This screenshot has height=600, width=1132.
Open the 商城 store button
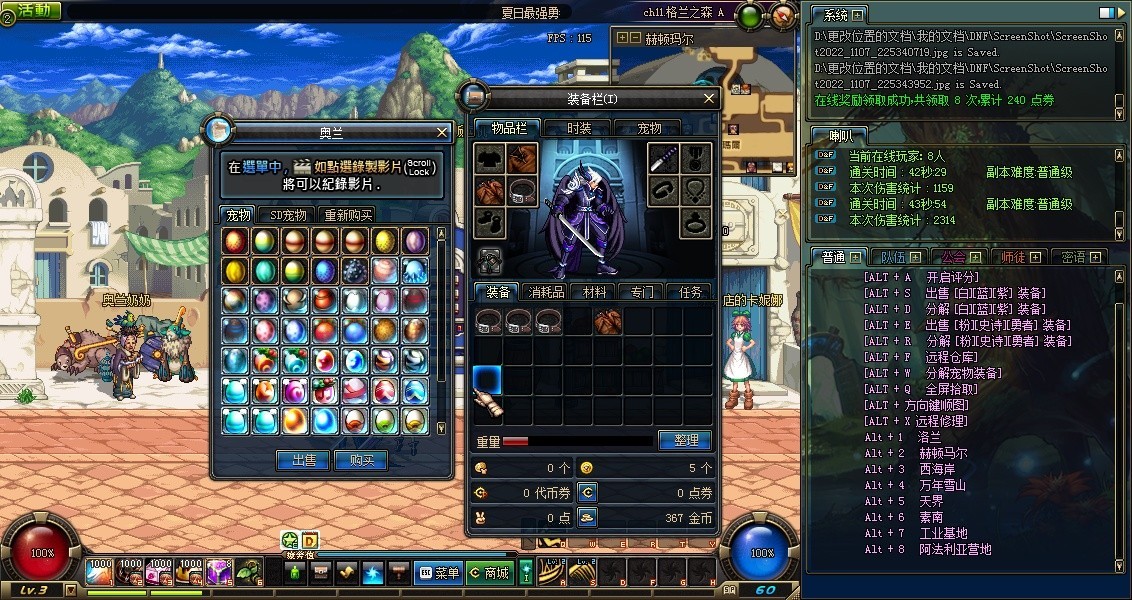[x=489, y=573]
